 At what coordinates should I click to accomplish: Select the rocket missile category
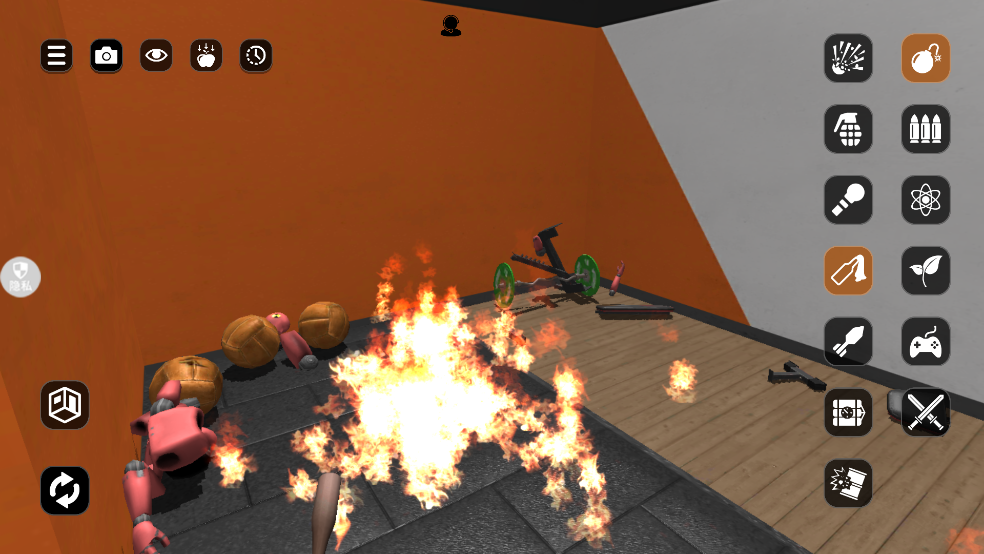coord(848,342)
